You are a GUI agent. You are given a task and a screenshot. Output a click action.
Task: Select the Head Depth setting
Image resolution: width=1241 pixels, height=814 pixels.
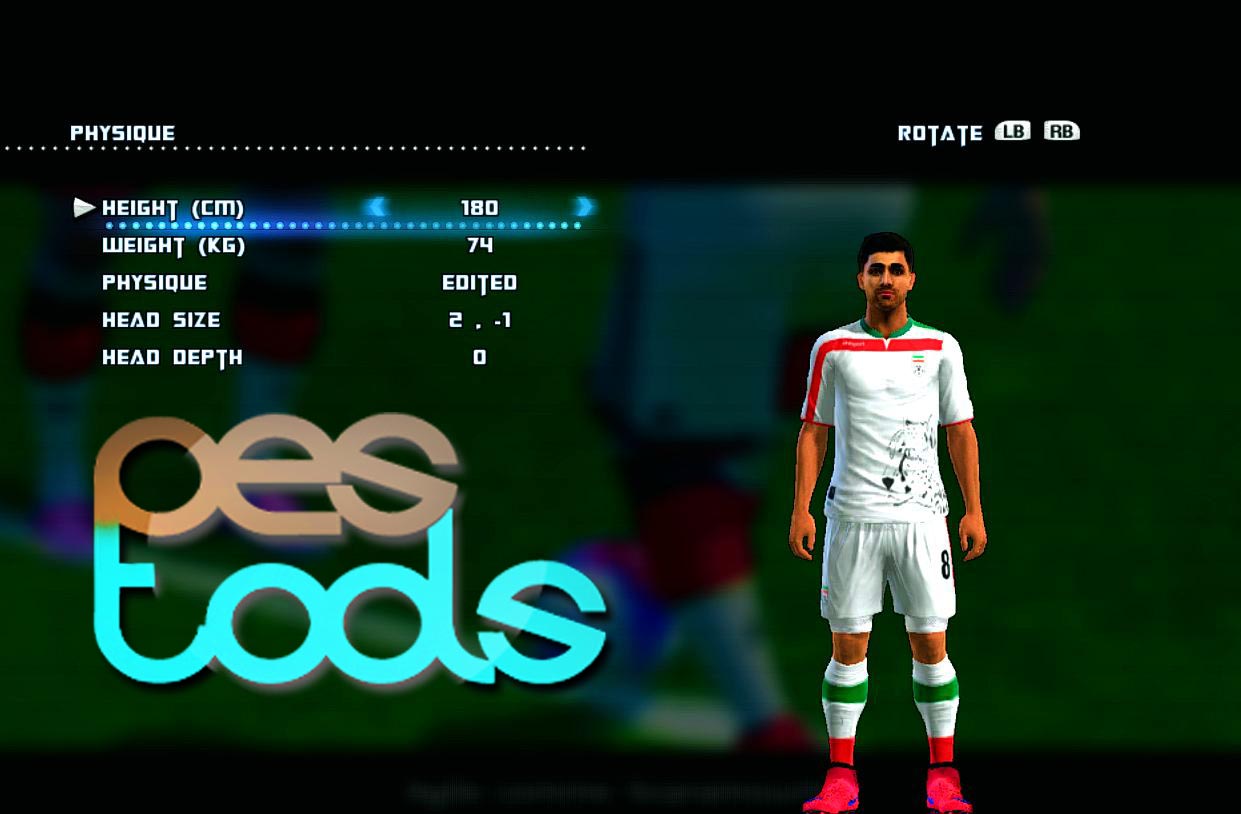[x=172, y=357]
